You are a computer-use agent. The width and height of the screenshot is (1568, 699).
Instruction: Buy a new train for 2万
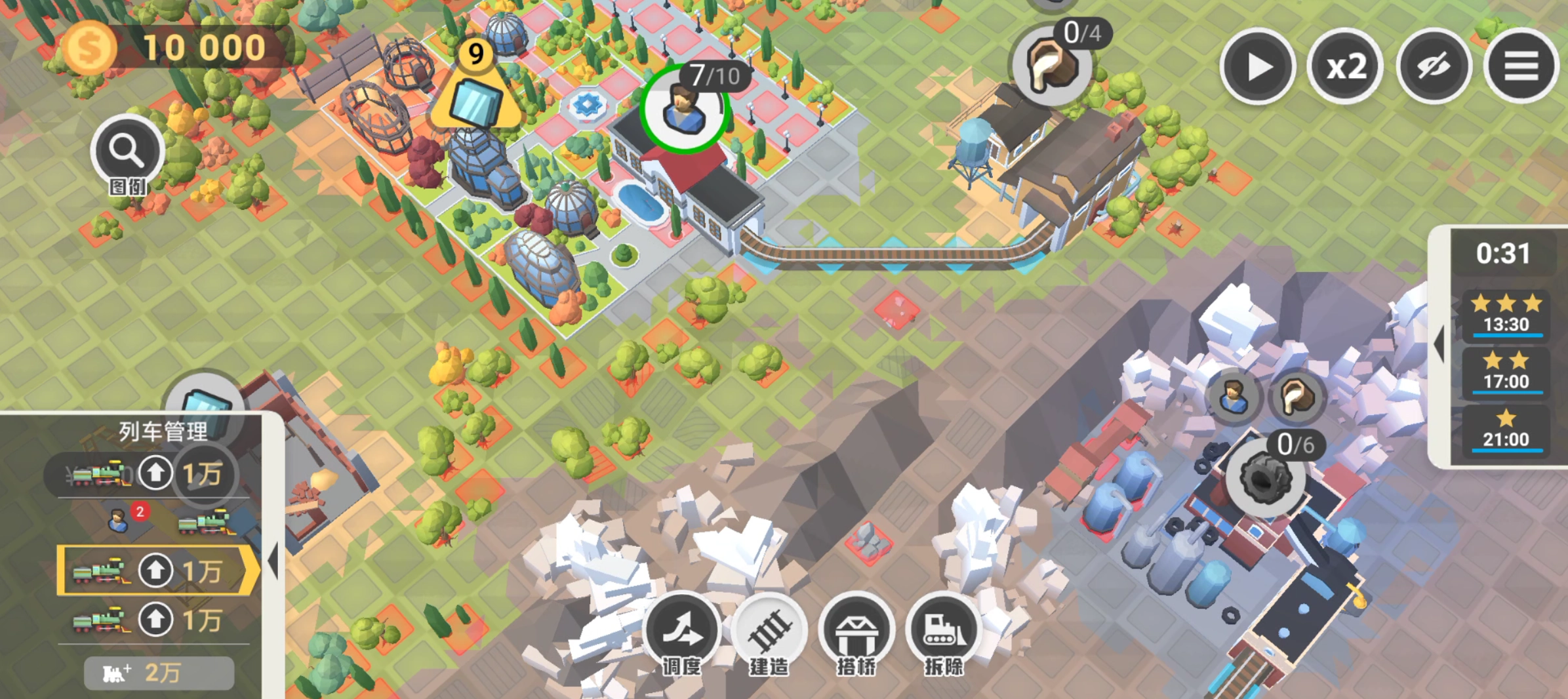click(159, 673)
